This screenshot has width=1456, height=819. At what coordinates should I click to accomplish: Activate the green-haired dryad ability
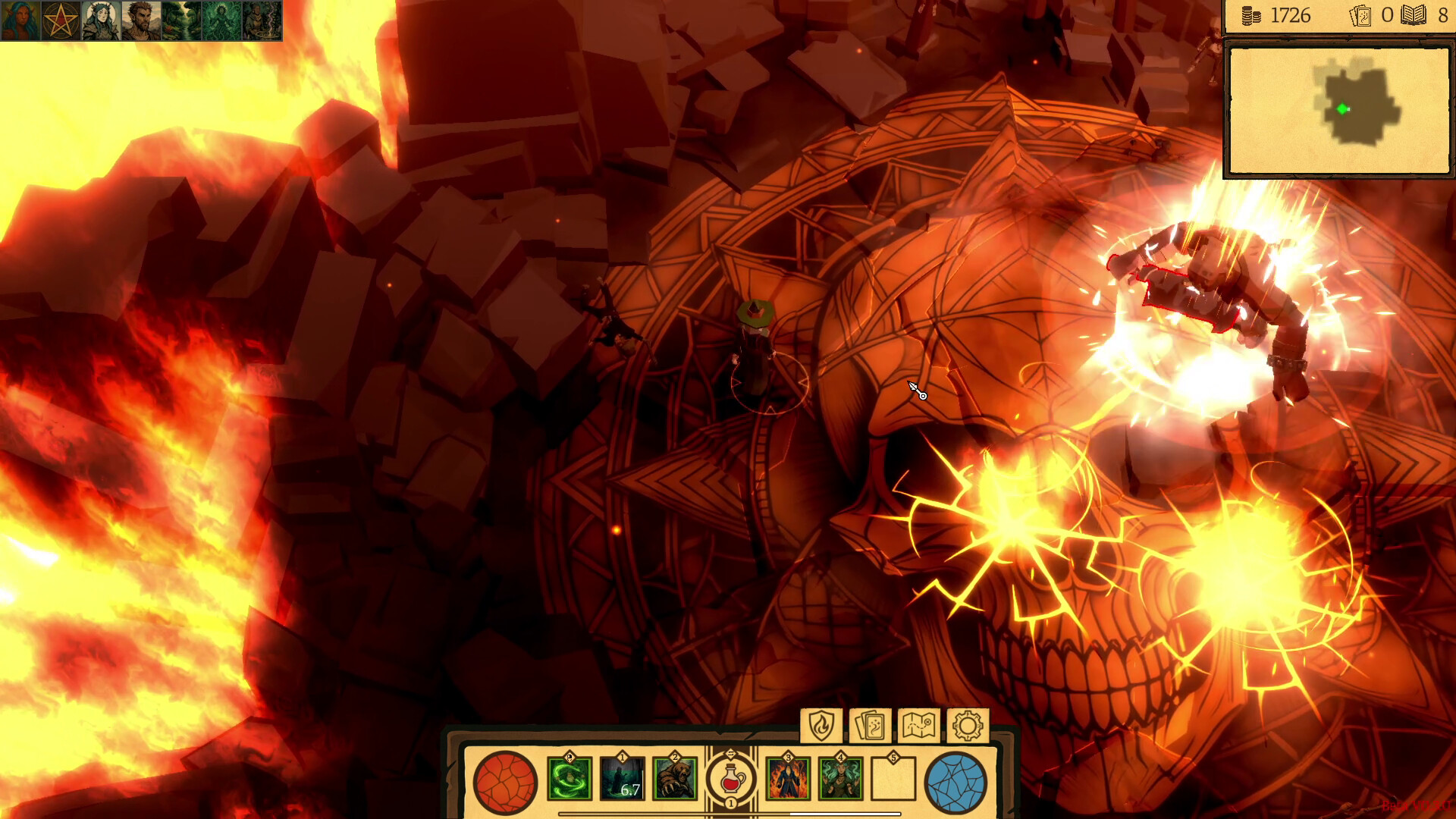pos(840,779)
